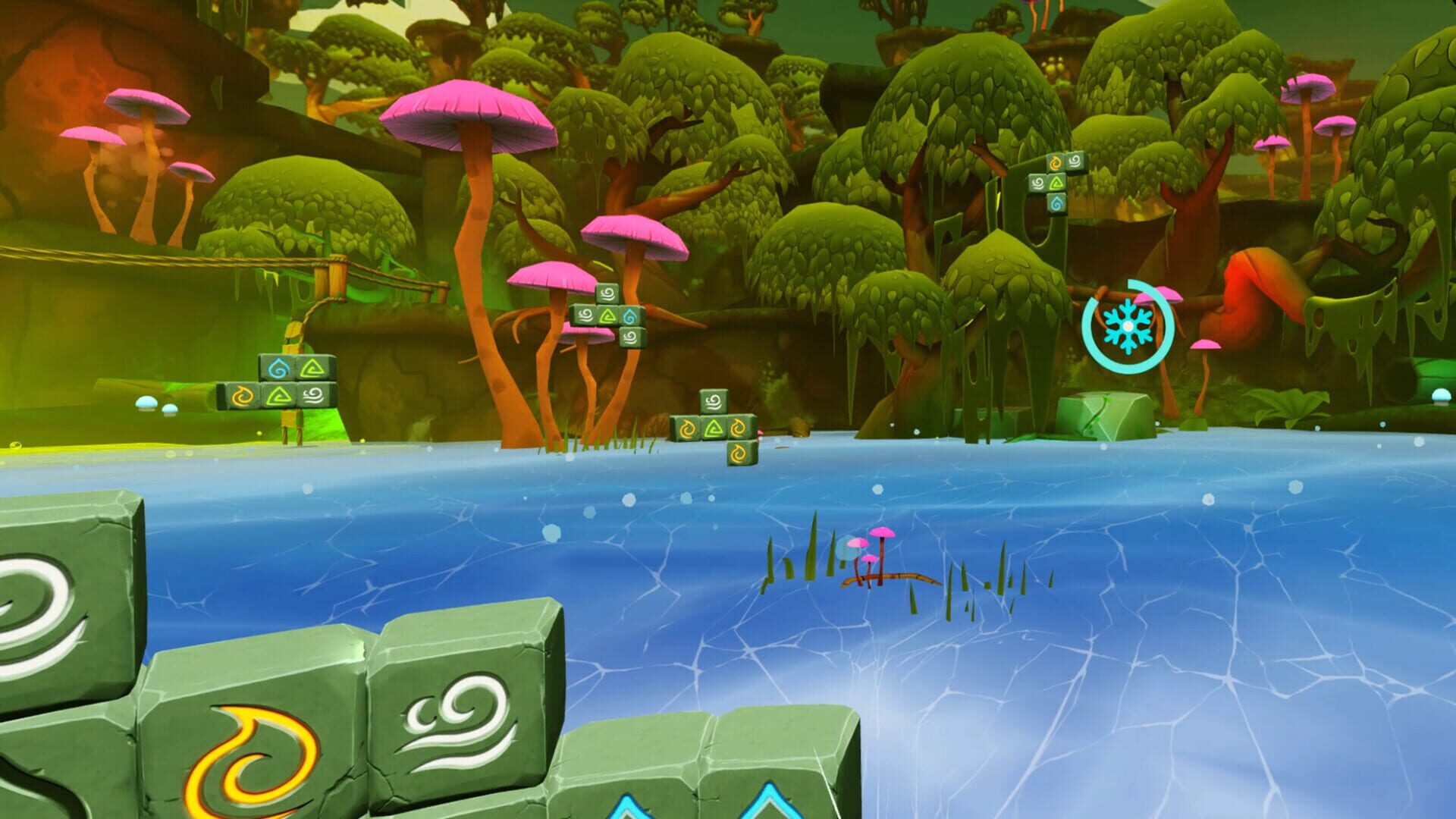The height and width of the screenshot is (819, 1456).
Task: Select the lone wind rune block below the right column
Action: pos(631,337)
